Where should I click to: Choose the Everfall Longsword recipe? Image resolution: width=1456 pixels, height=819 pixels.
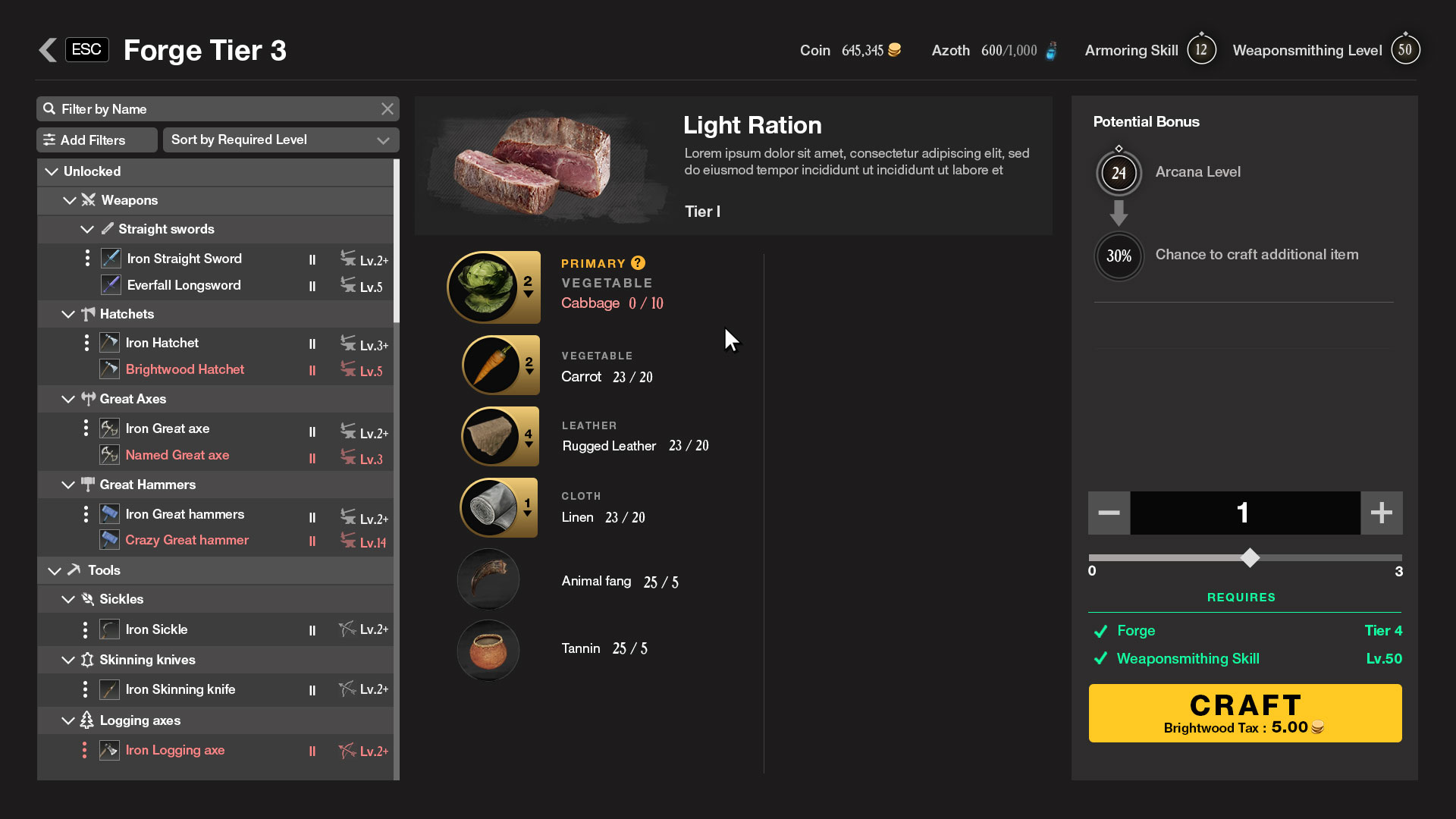(x=184, y=285)
